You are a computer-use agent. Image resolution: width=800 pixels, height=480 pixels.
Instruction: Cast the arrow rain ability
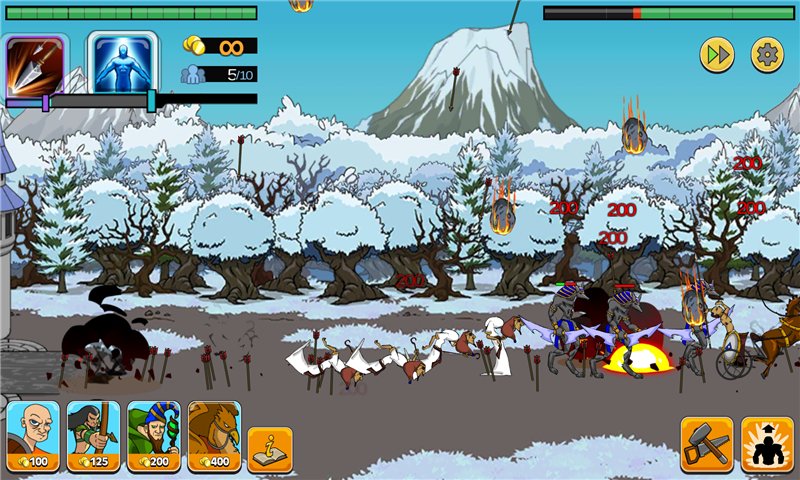[x=36, y=64]
